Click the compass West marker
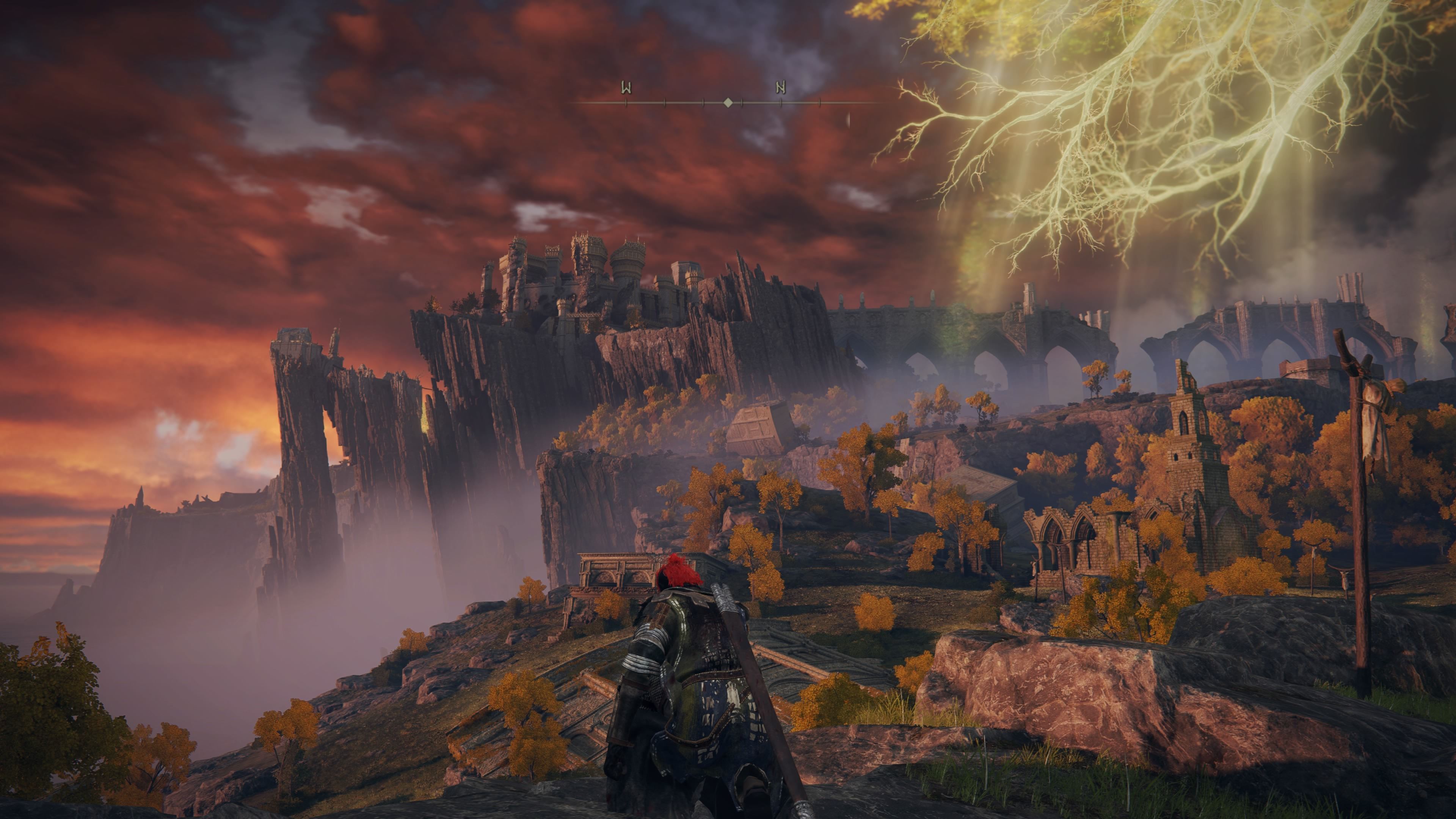The width and height of the screenshot is (1456, 819). pos(626,88)
